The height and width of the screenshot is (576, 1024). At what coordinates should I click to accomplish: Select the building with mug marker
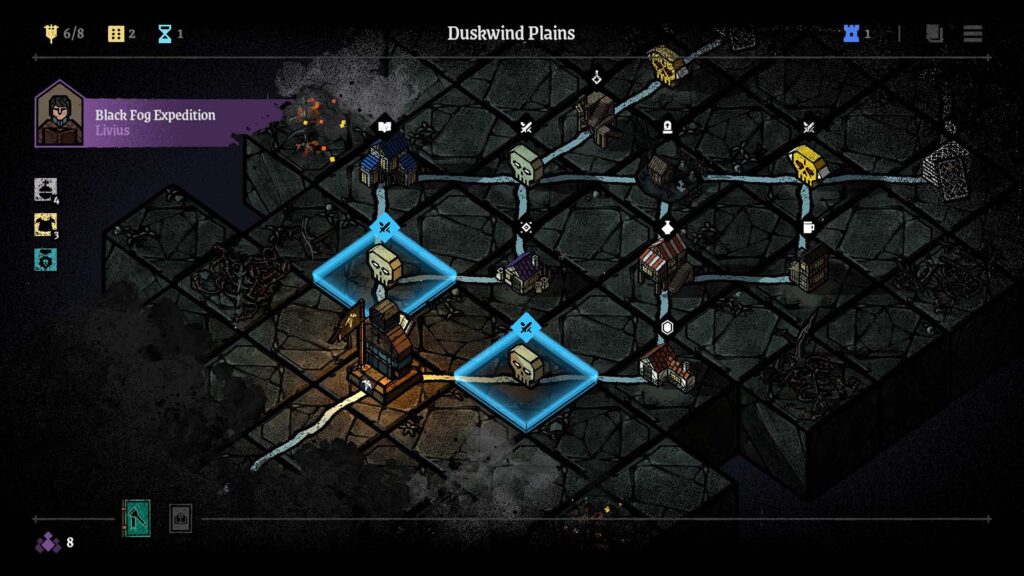[x=808, y=264]
